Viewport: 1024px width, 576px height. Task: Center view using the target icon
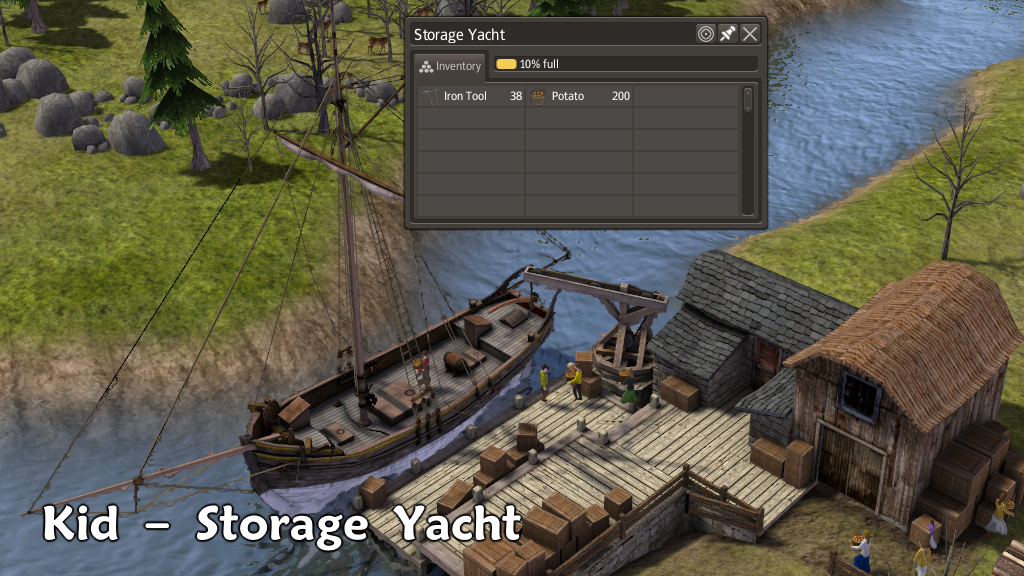coord(705,34)
